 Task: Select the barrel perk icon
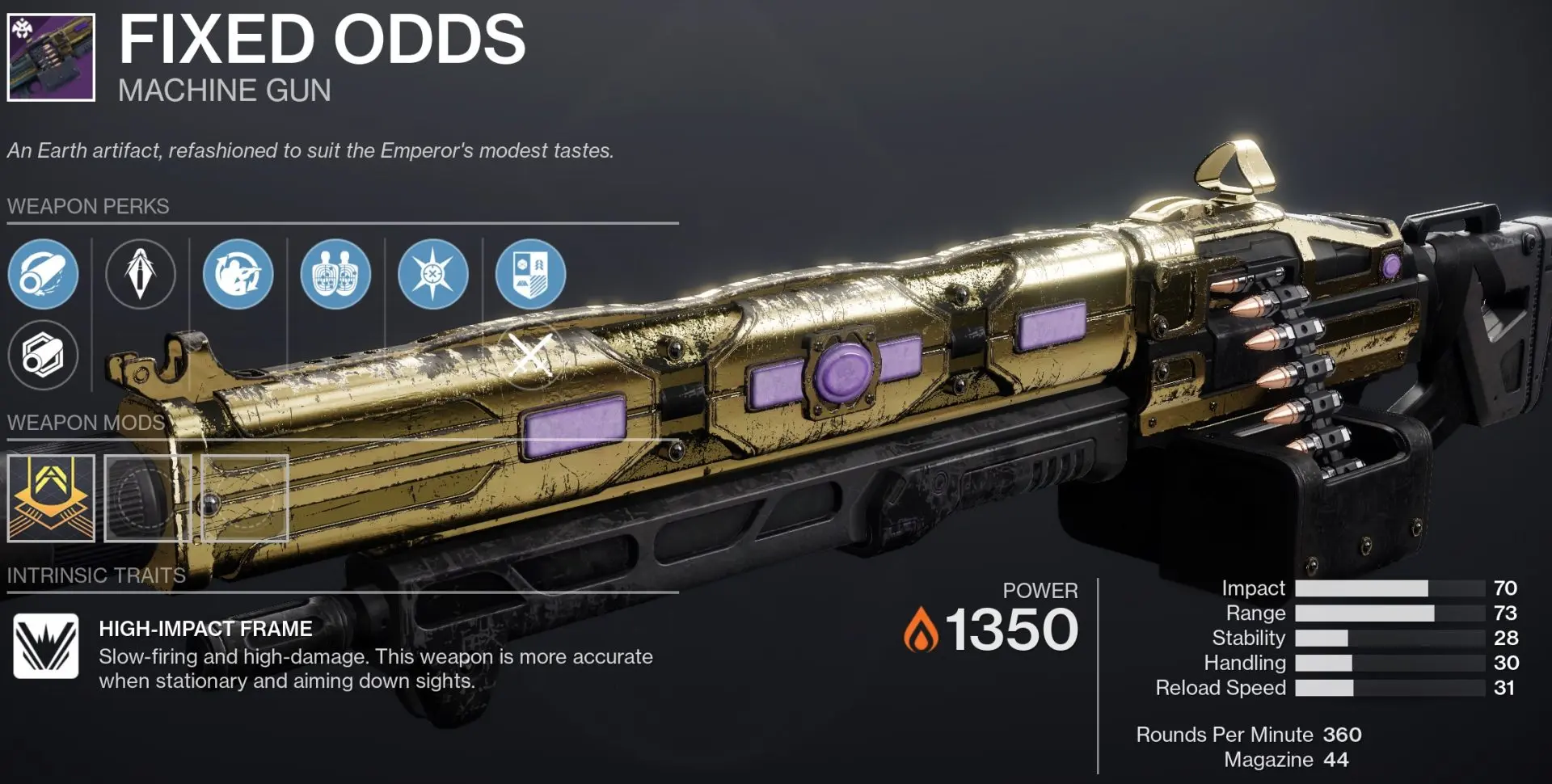point(44,274)
